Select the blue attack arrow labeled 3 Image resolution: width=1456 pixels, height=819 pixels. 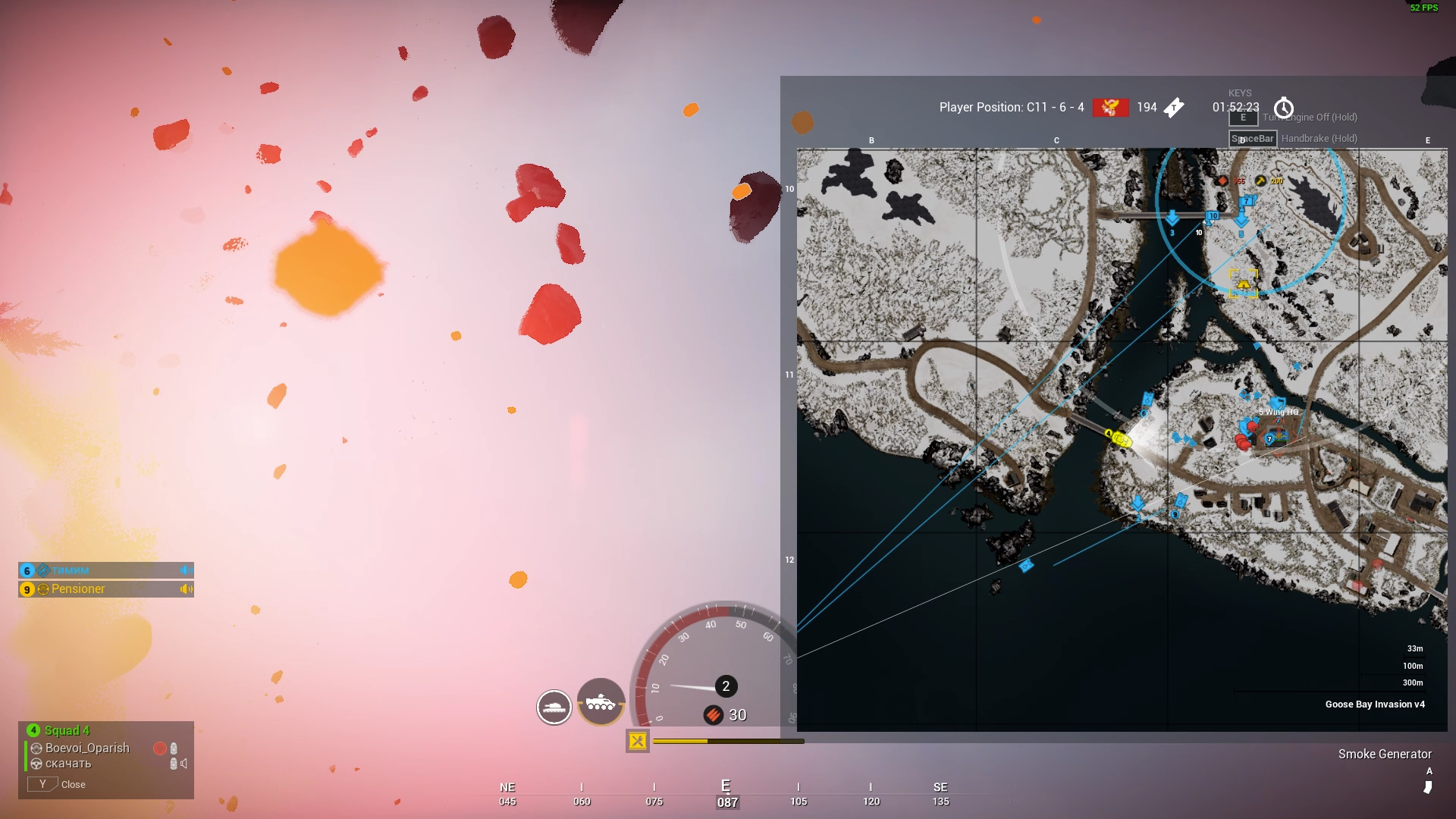coord(1172,219)
